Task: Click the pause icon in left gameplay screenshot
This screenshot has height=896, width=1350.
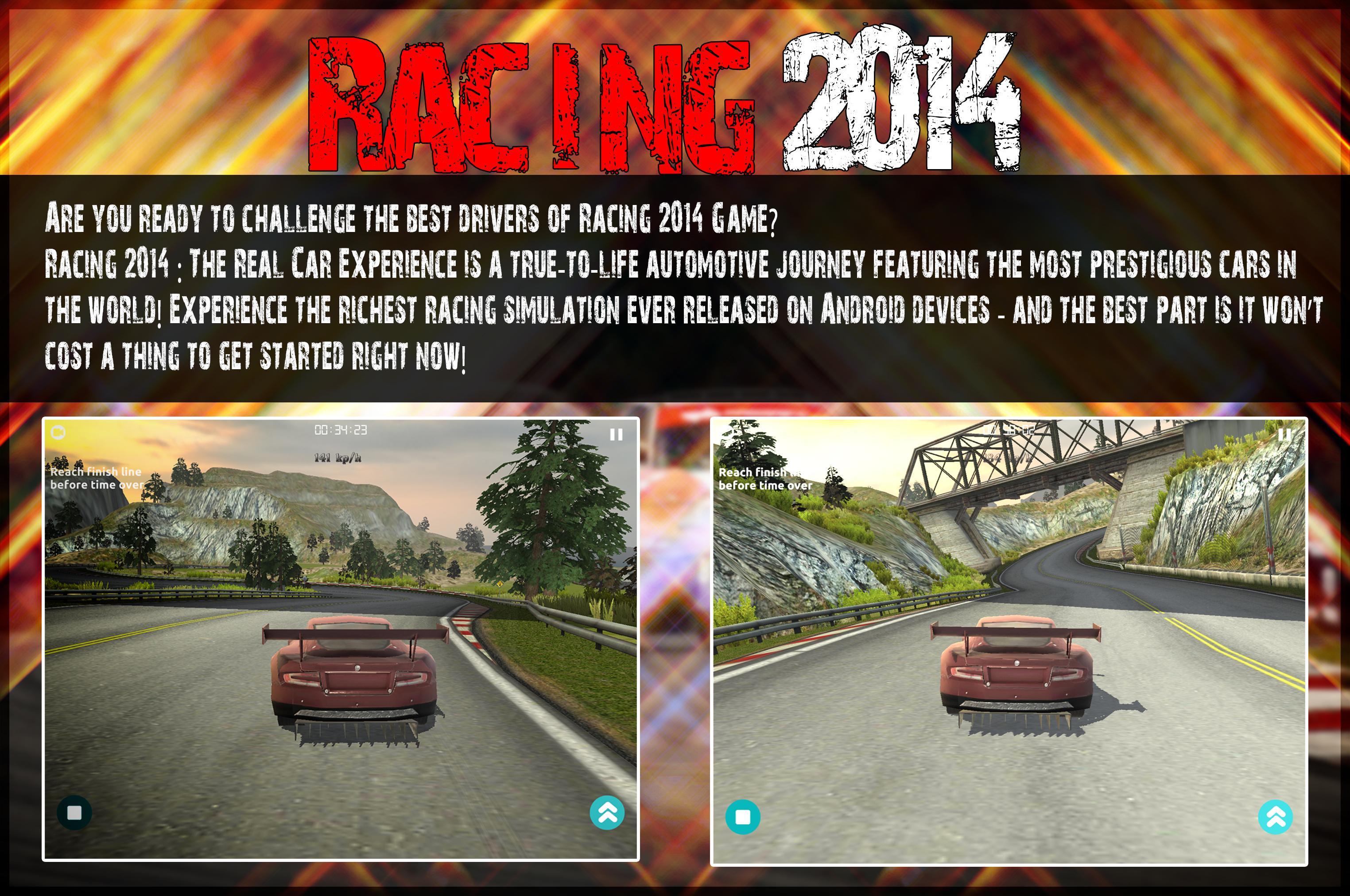Action: (617, 434)
